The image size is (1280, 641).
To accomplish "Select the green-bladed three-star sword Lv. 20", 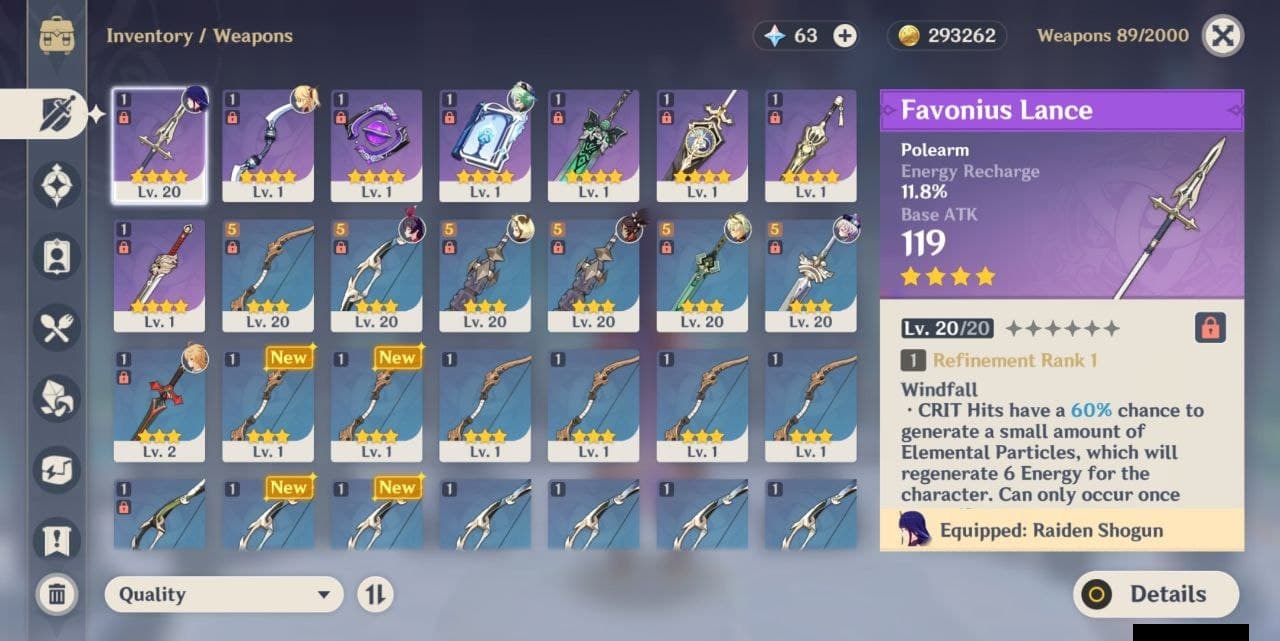I will tap(702, 275).
